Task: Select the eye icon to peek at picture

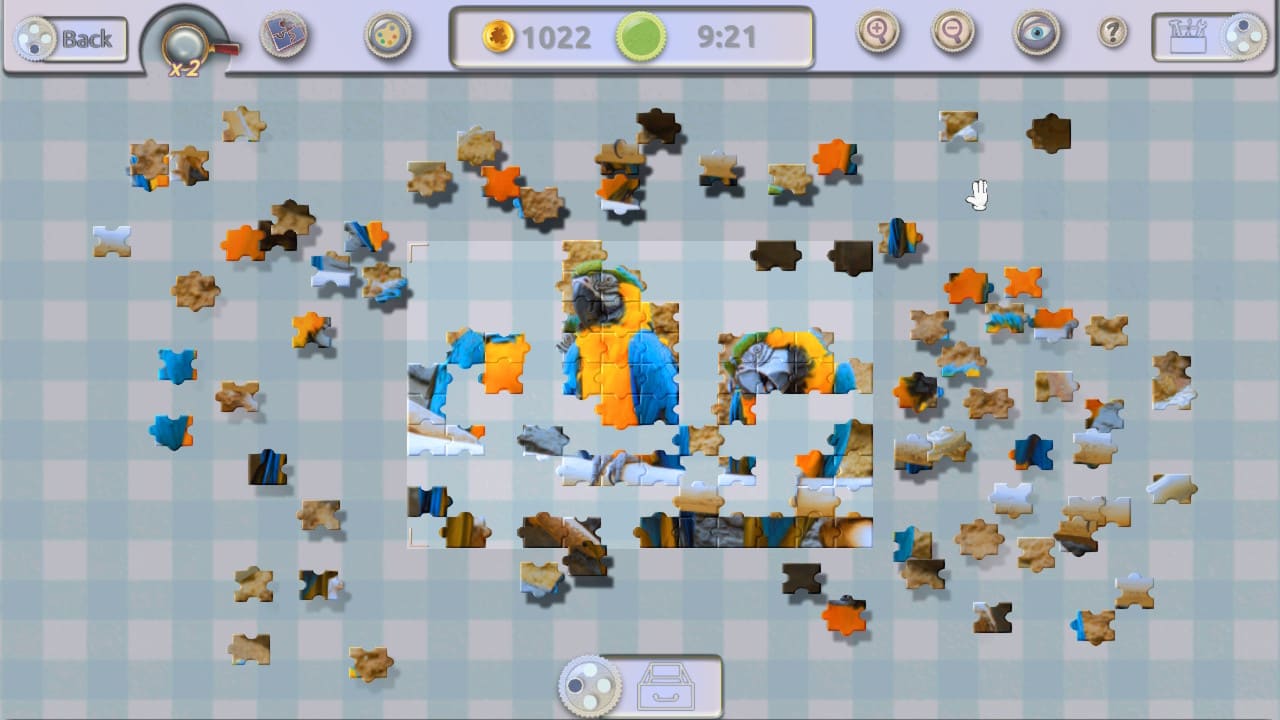Action: (x=1036, y=33)
